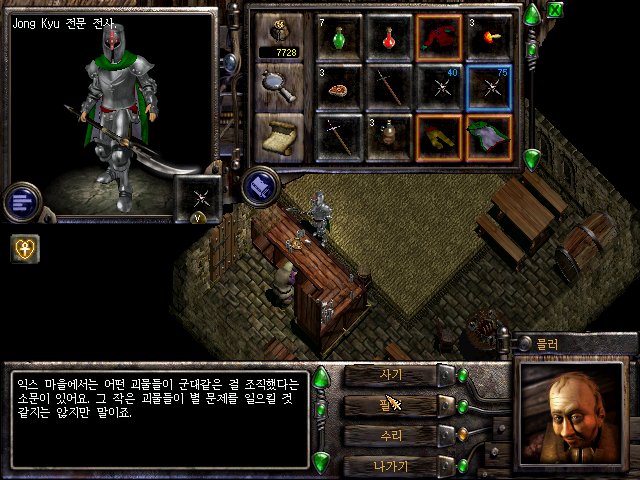Open the blue list button beside portrait

21,201
